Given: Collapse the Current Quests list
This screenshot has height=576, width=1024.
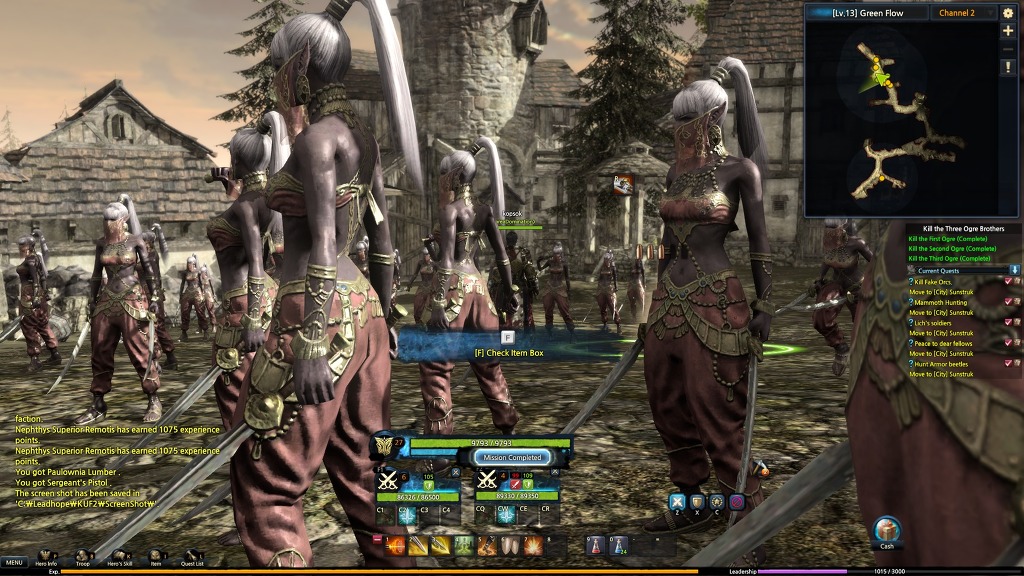Looking at the screenshot, I should pos(1014,270).
